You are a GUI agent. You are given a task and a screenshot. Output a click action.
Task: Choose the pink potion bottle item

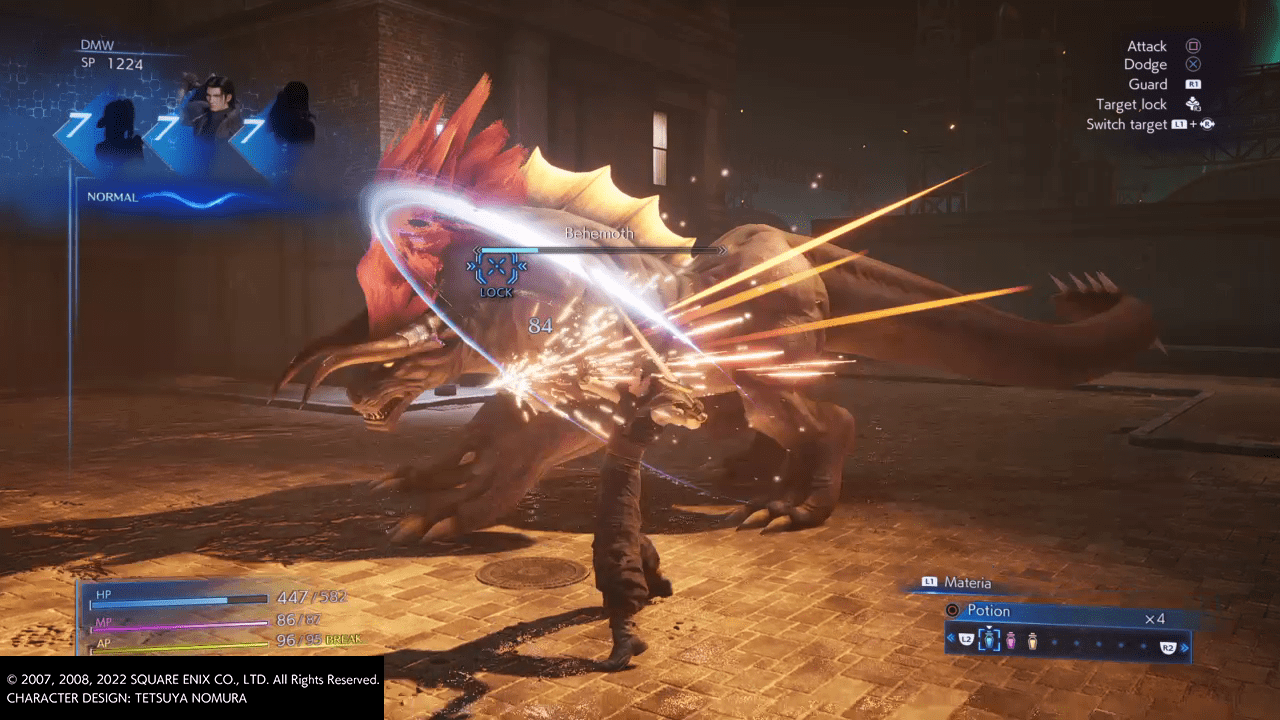pos(1011,641)
